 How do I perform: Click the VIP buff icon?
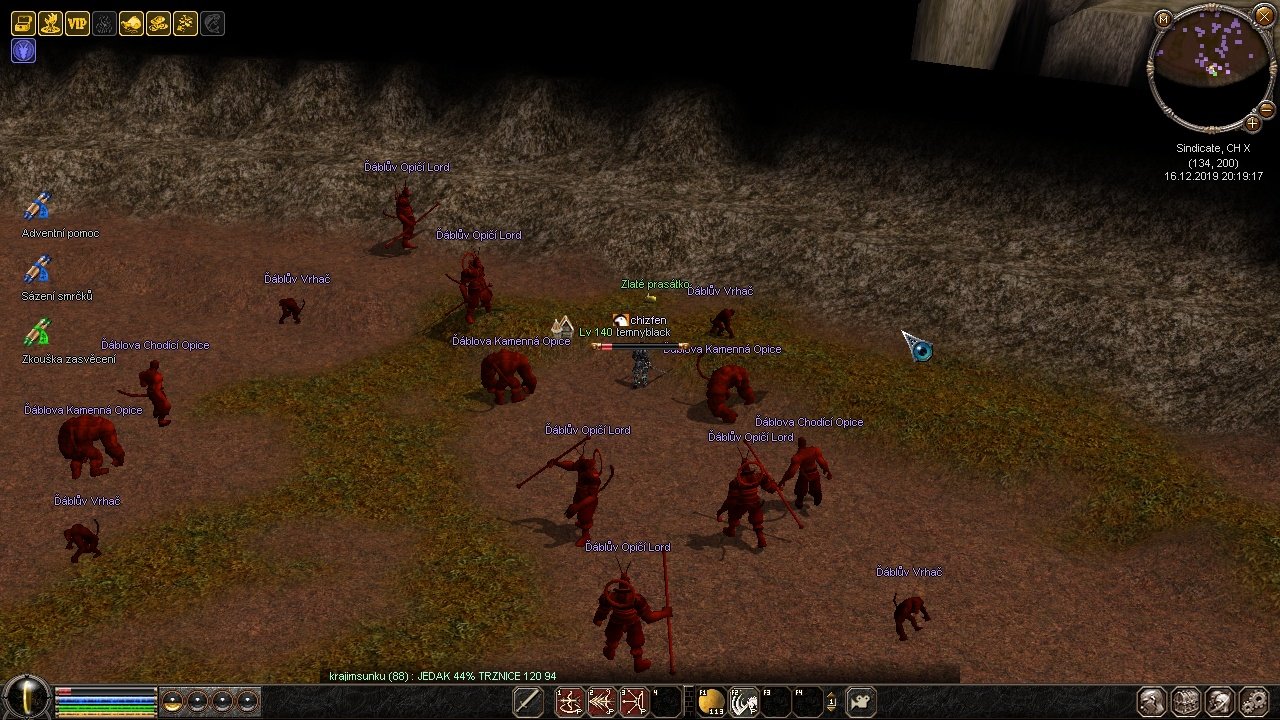click(77, 24)
